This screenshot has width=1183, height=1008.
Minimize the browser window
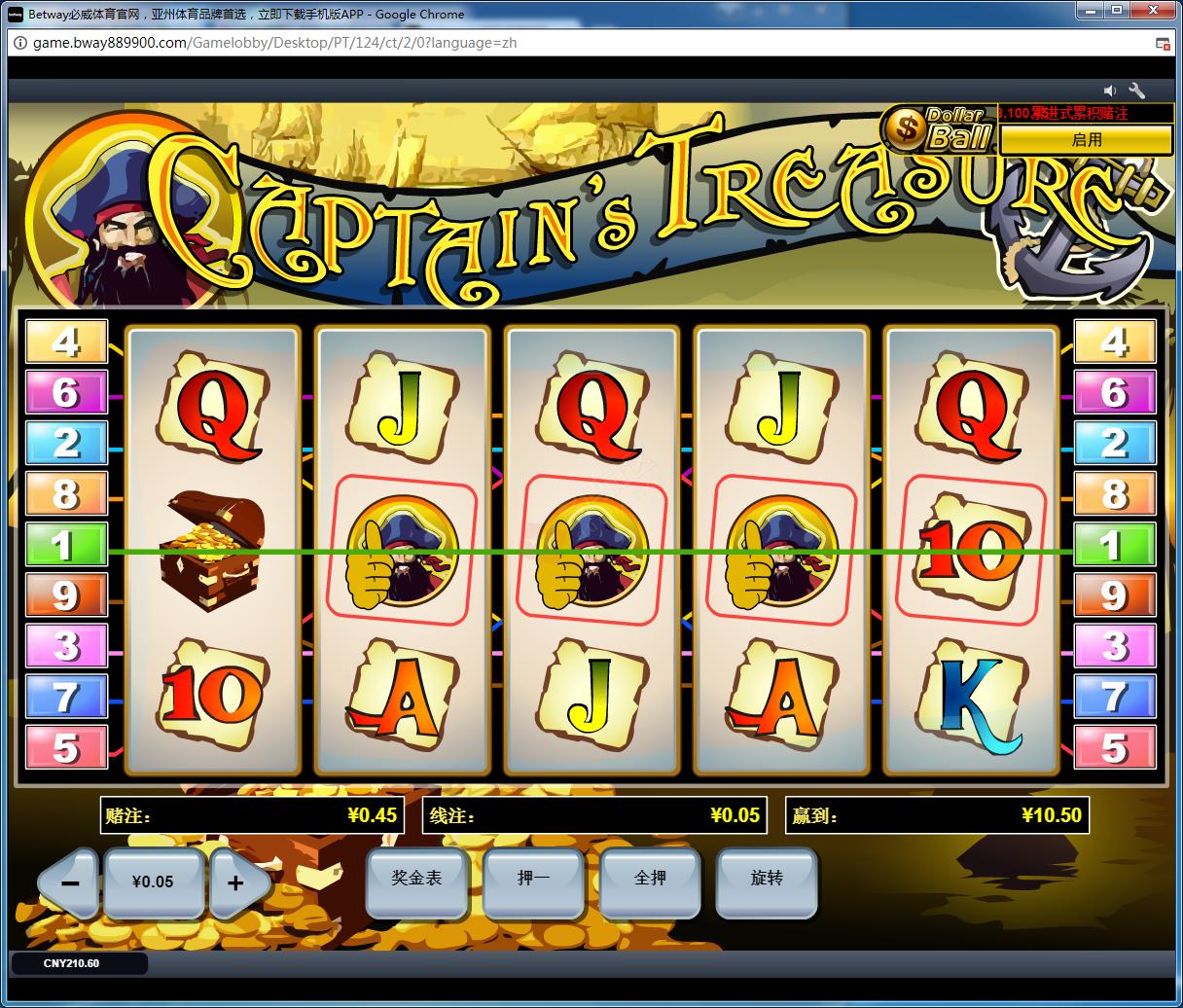point(1091,12)
